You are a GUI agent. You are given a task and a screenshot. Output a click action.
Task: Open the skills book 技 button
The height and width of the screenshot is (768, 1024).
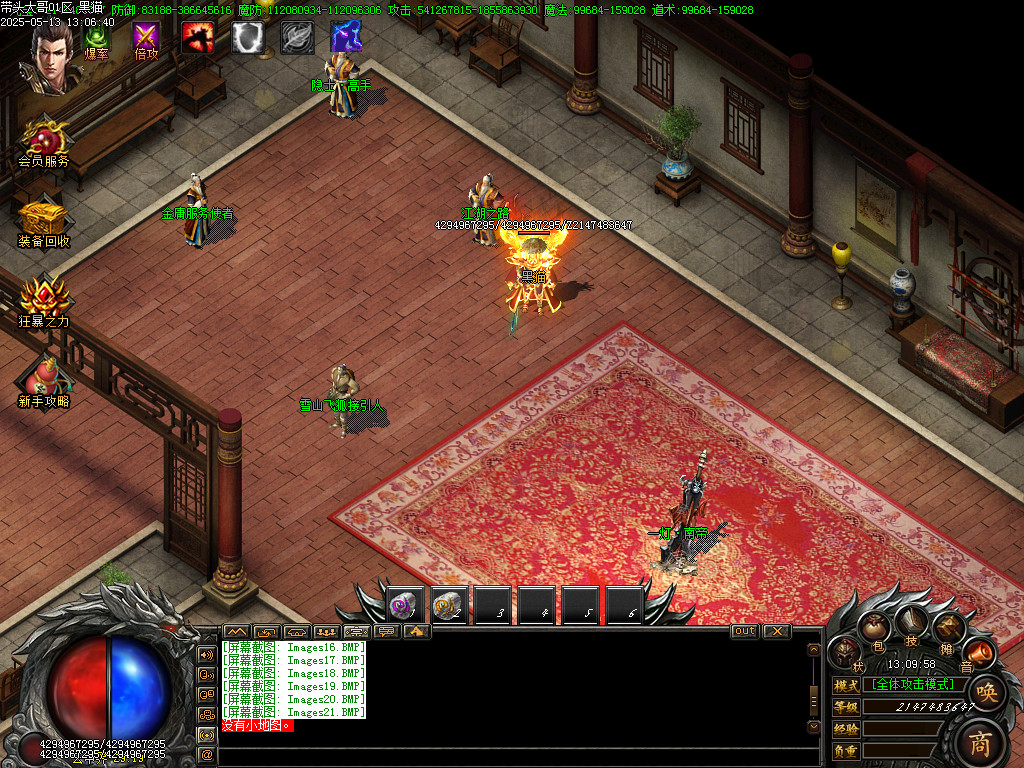(x=911, y=624)
